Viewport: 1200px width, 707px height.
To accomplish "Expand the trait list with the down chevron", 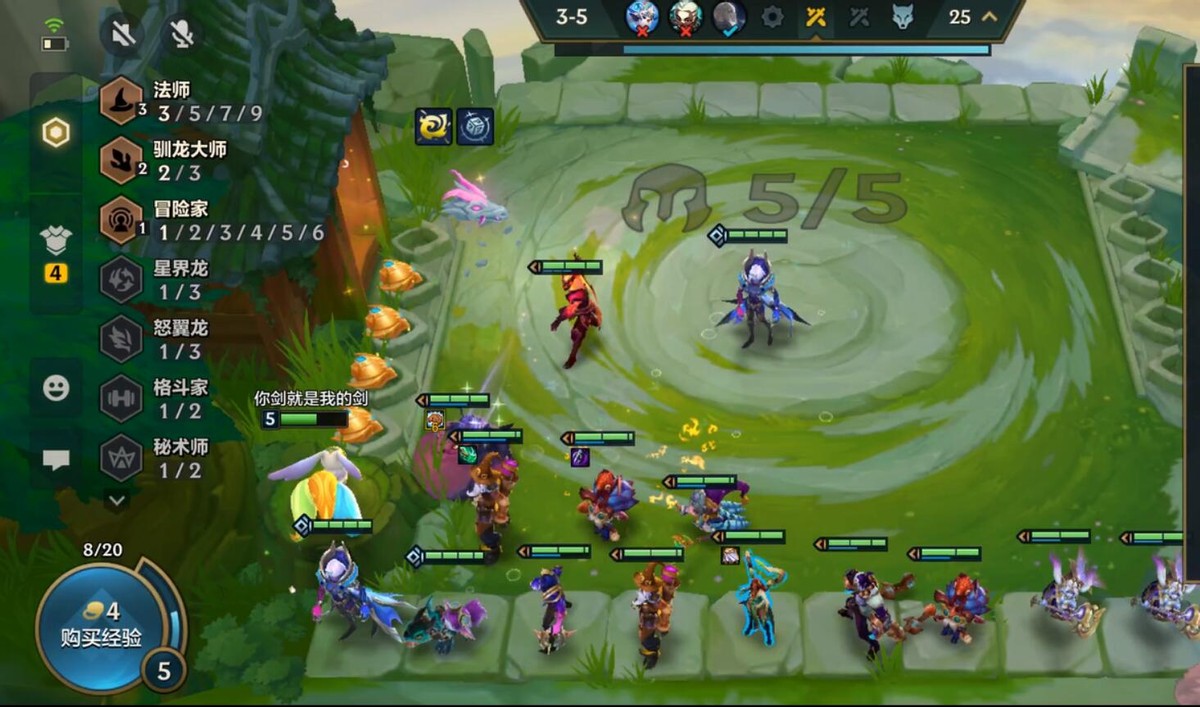I will [117, 499].
